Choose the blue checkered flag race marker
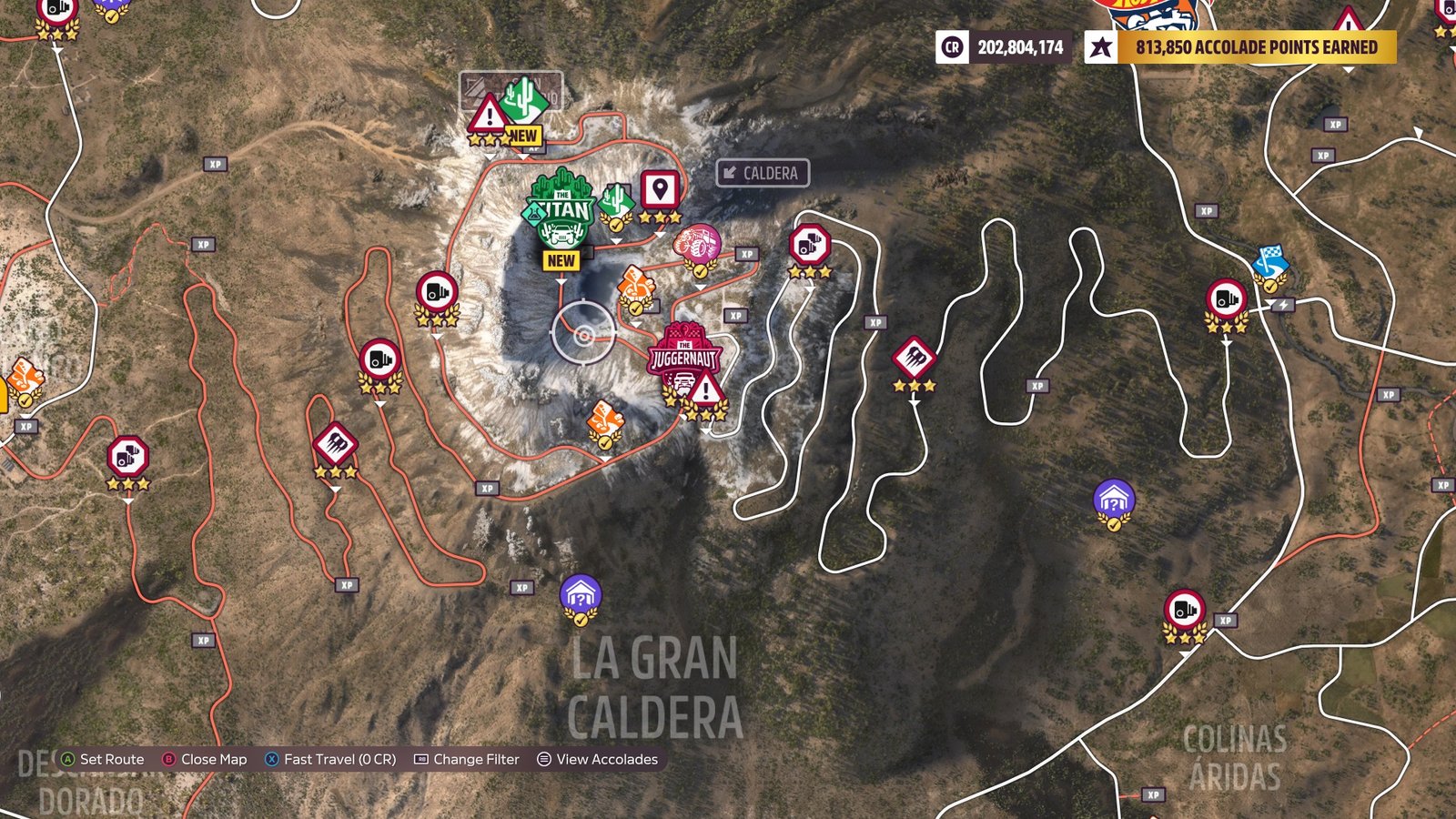1456x819 pixels. 1269,264
